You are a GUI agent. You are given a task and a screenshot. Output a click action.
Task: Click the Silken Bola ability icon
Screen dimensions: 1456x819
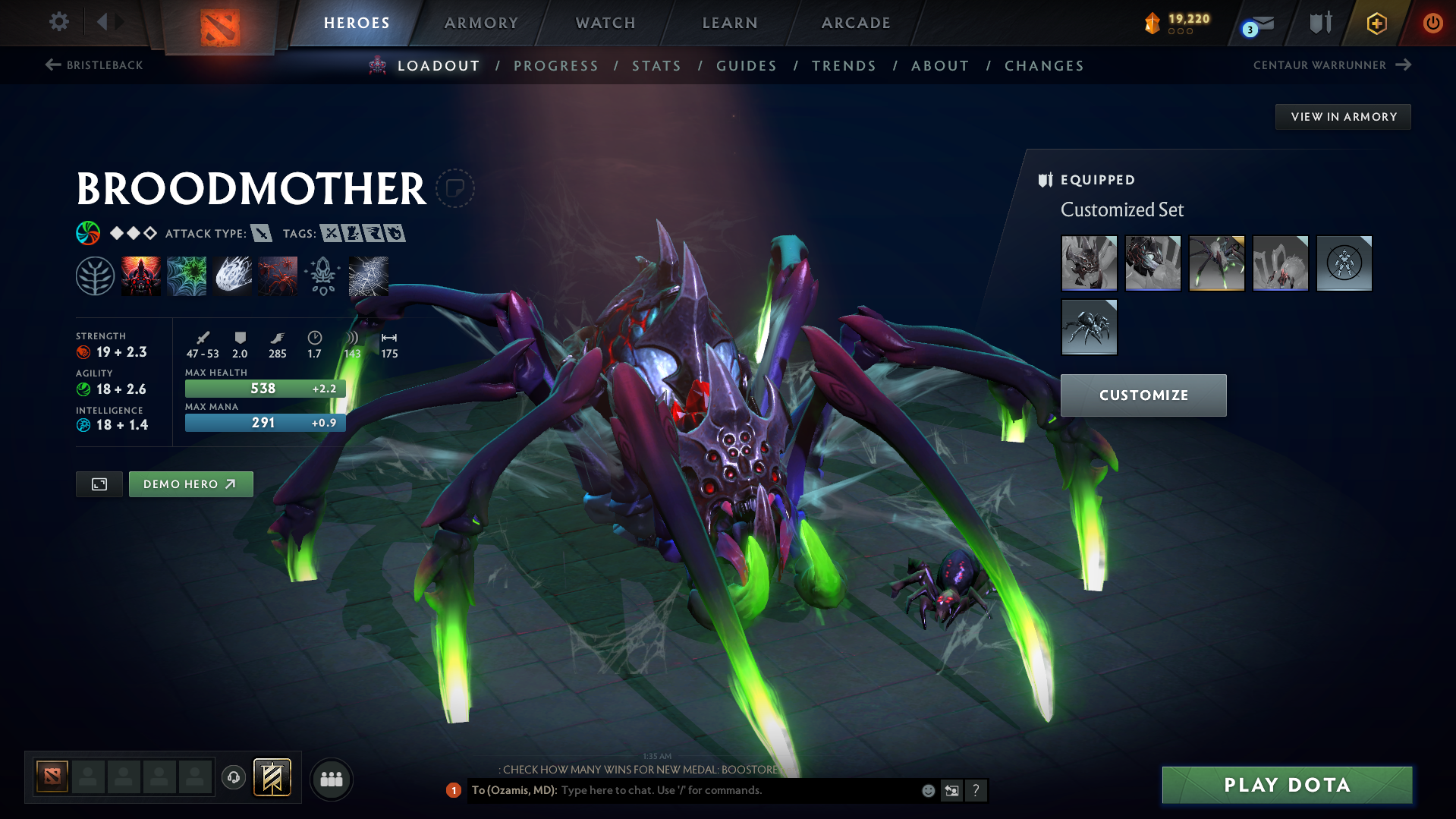coord(233,276)
